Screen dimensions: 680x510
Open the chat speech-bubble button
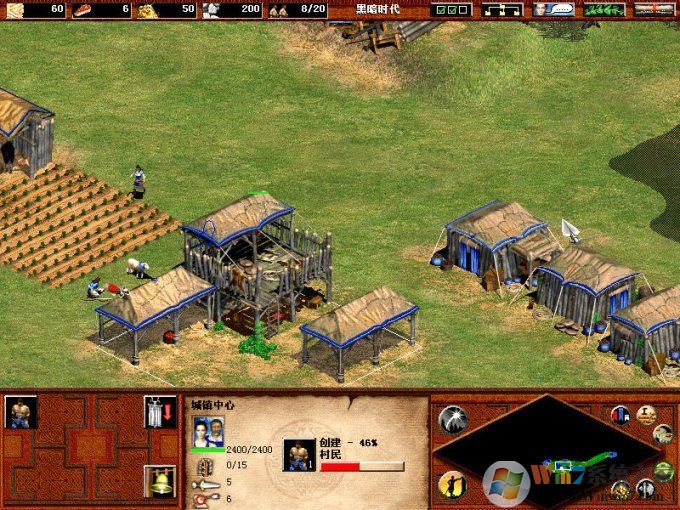[553, 9]
